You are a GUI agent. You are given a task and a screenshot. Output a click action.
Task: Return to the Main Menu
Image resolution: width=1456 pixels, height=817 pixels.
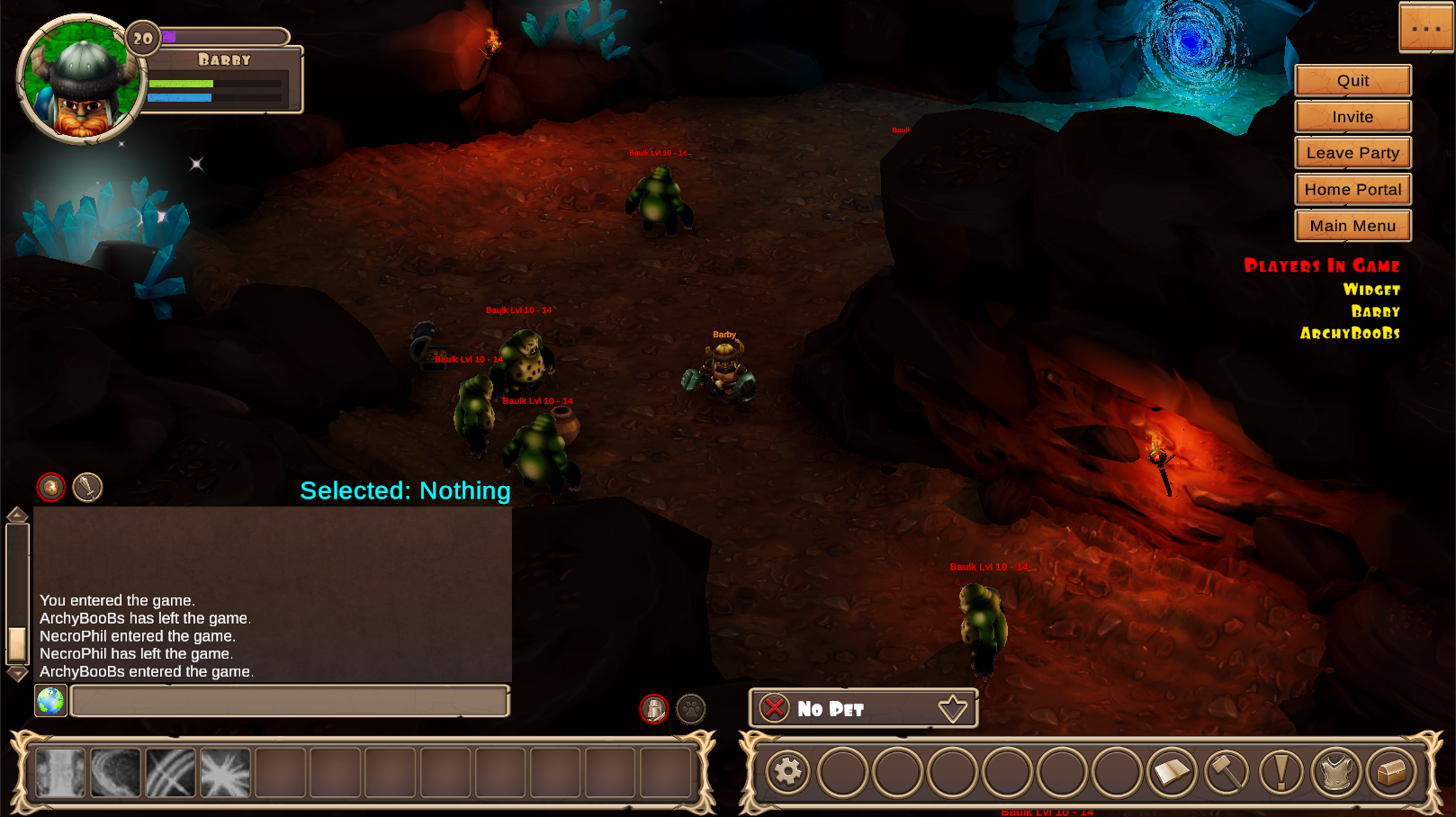pyautogui.click(x=1353, y=226)
